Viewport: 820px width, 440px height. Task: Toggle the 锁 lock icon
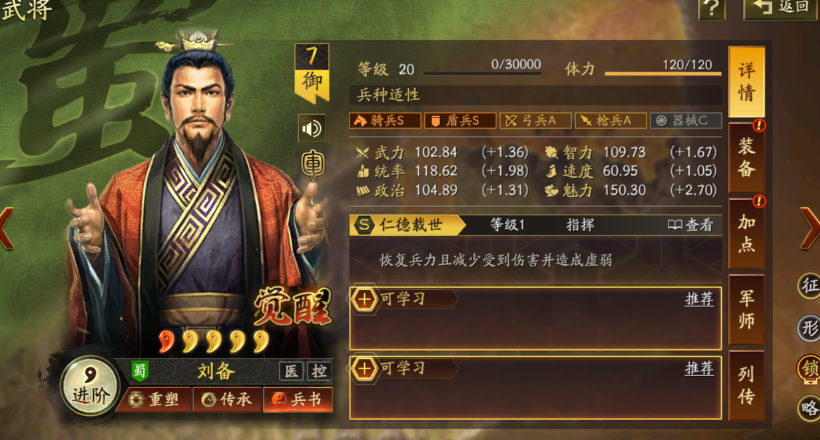(809, 368)
